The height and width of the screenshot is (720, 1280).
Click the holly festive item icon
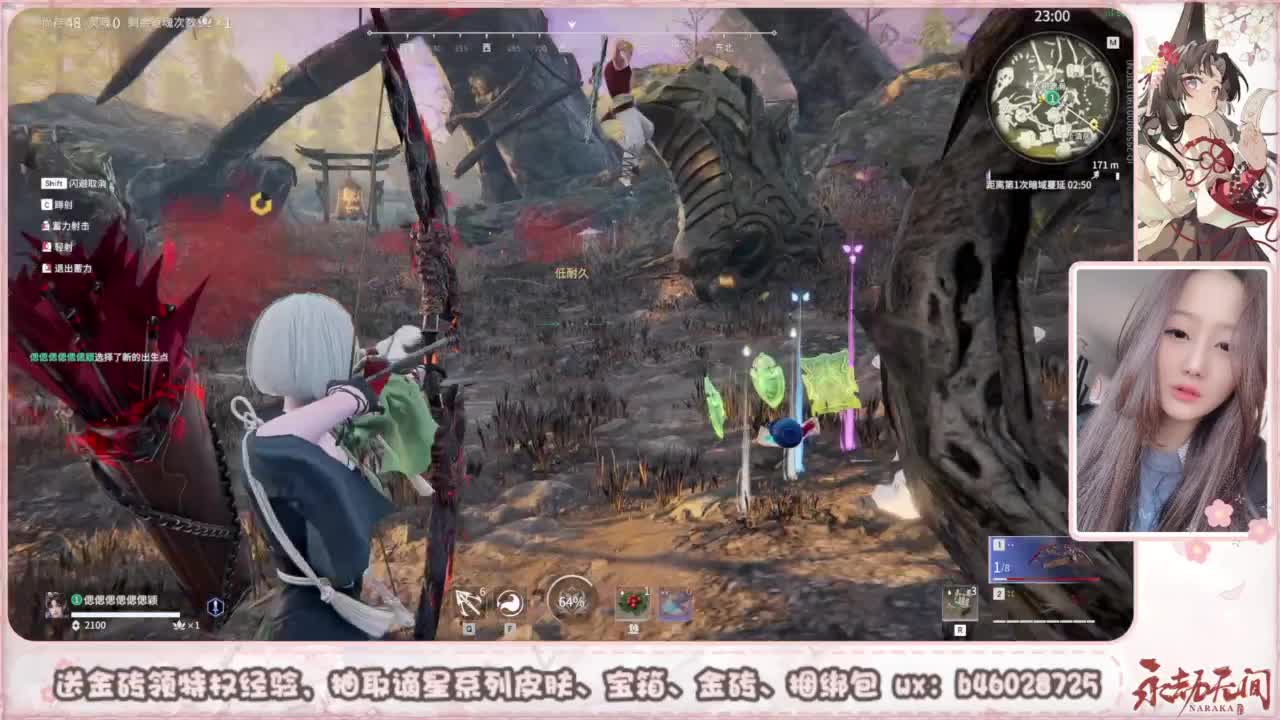(x=631, y=600)
